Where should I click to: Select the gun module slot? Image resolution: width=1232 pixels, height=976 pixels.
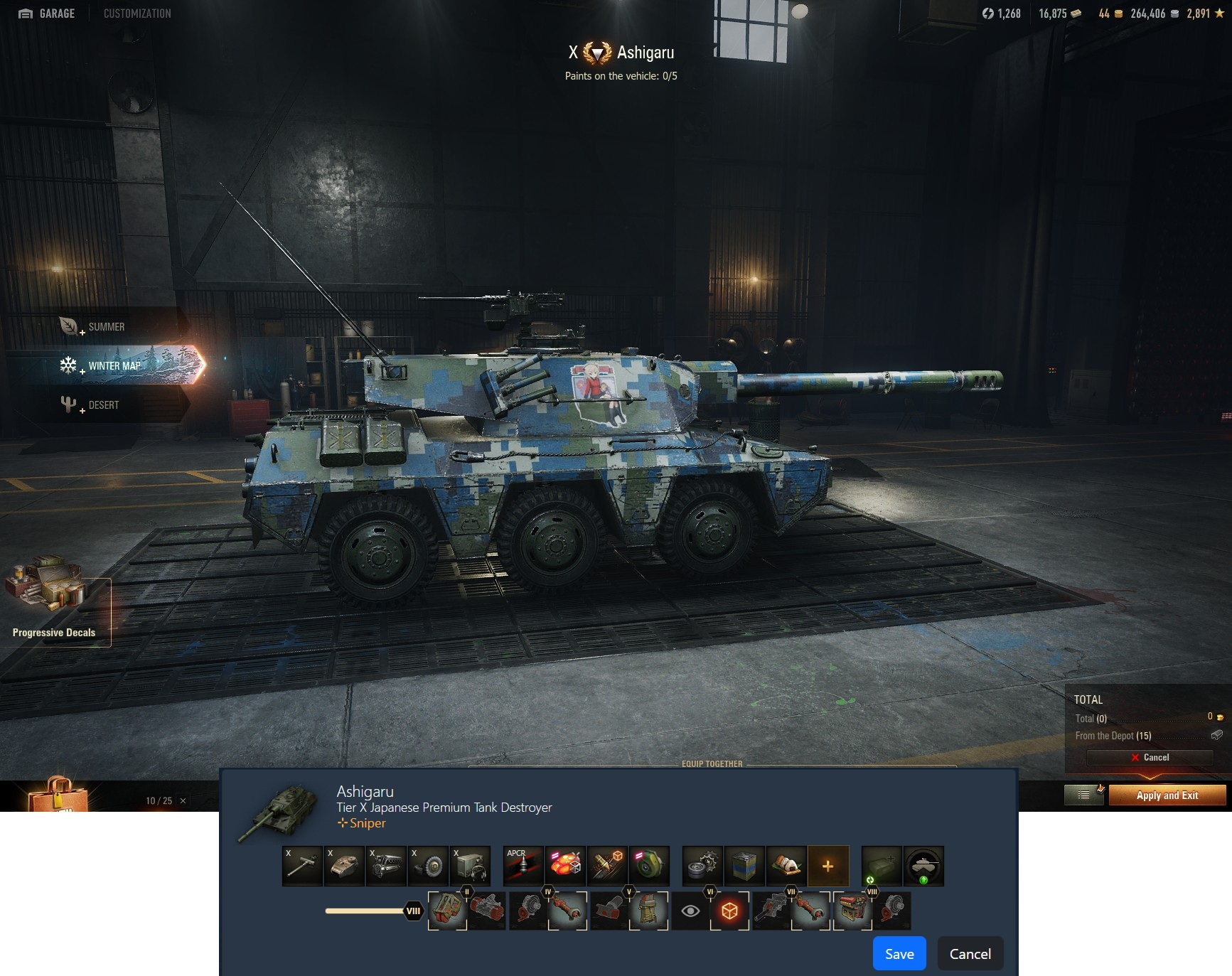click(302, 866)
